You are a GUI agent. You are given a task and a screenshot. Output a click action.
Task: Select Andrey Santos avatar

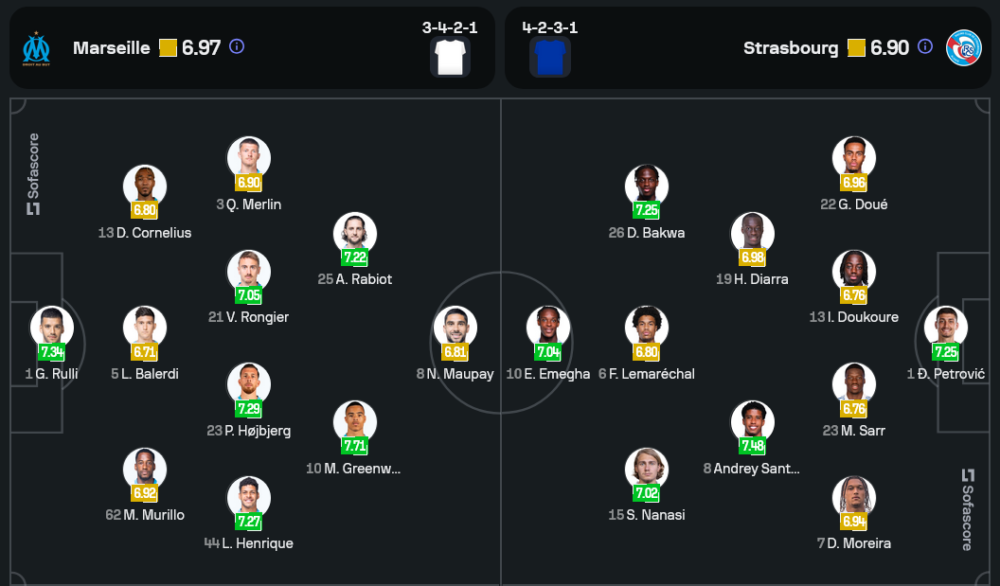(x=753, y=422)
